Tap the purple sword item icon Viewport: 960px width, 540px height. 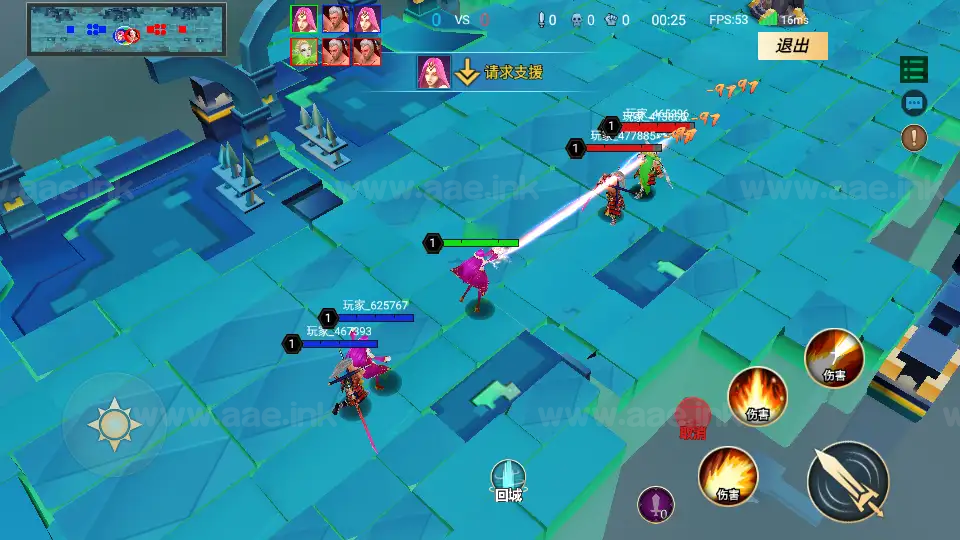[x=656, y=504]
